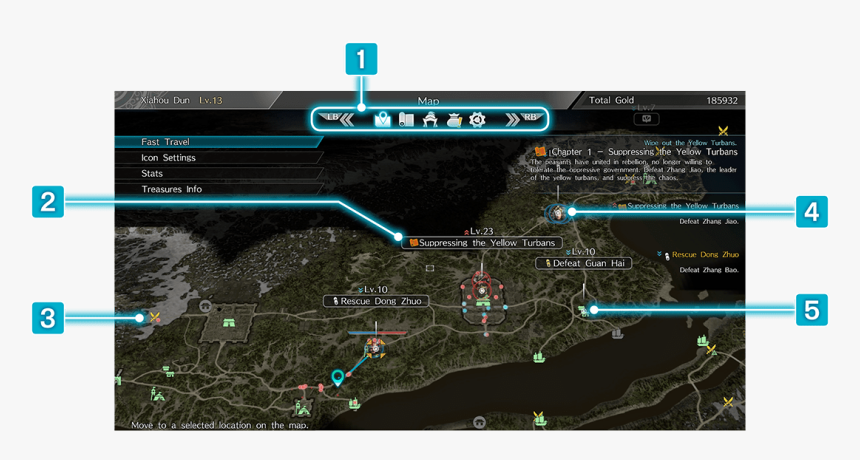Switch to the gear settings tab

(x=478, y=120)
